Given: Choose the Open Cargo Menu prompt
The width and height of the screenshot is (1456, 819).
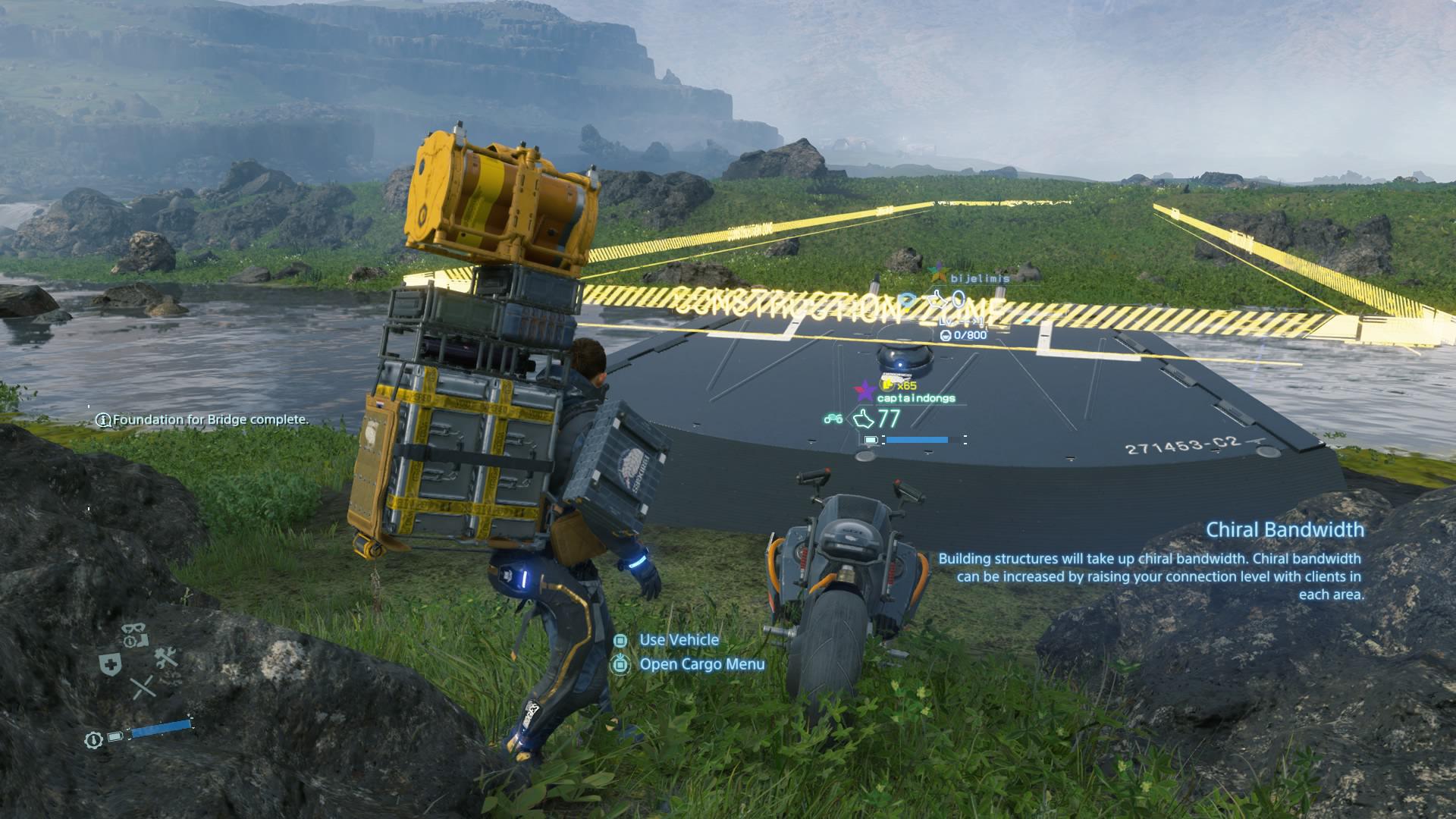Looking at the screenshot, I should click(x=701, y=664).
